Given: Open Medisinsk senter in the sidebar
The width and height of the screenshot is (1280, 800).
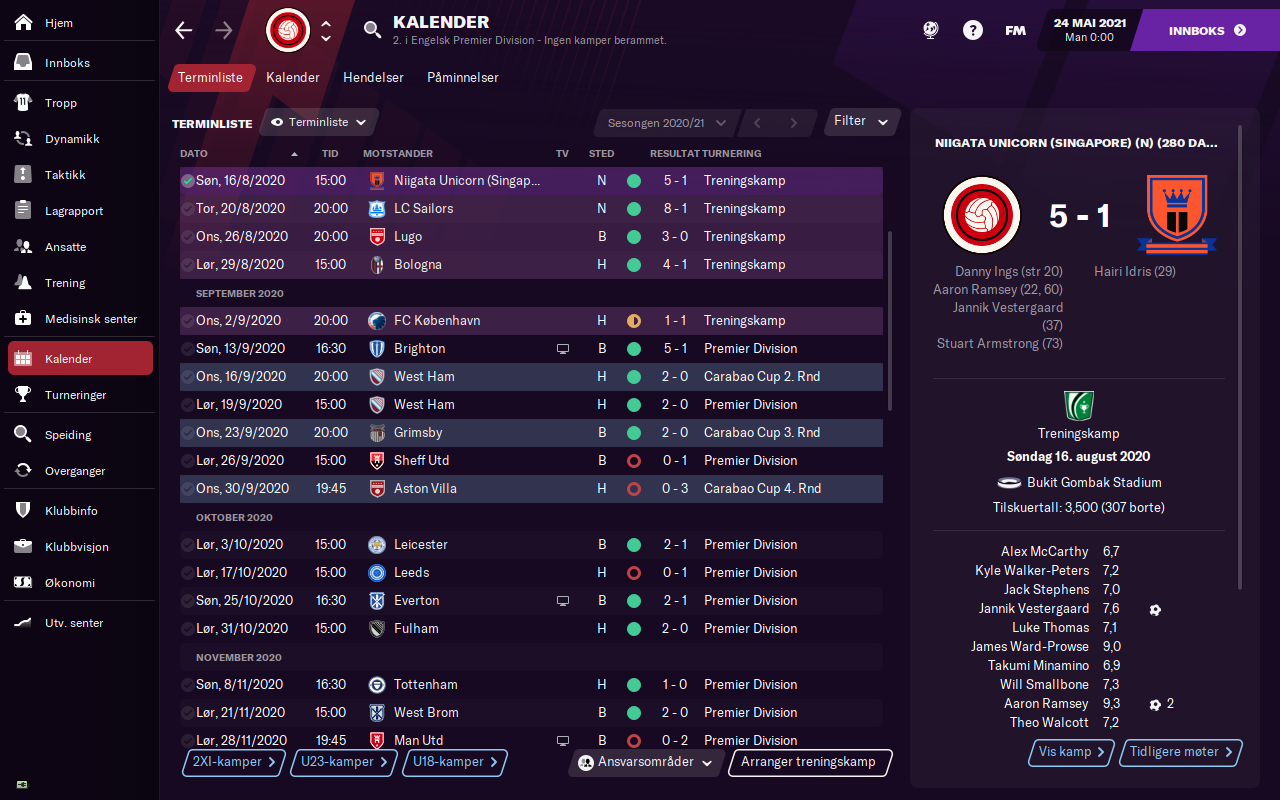Looking at the screenshot, I should coord(90,319).
